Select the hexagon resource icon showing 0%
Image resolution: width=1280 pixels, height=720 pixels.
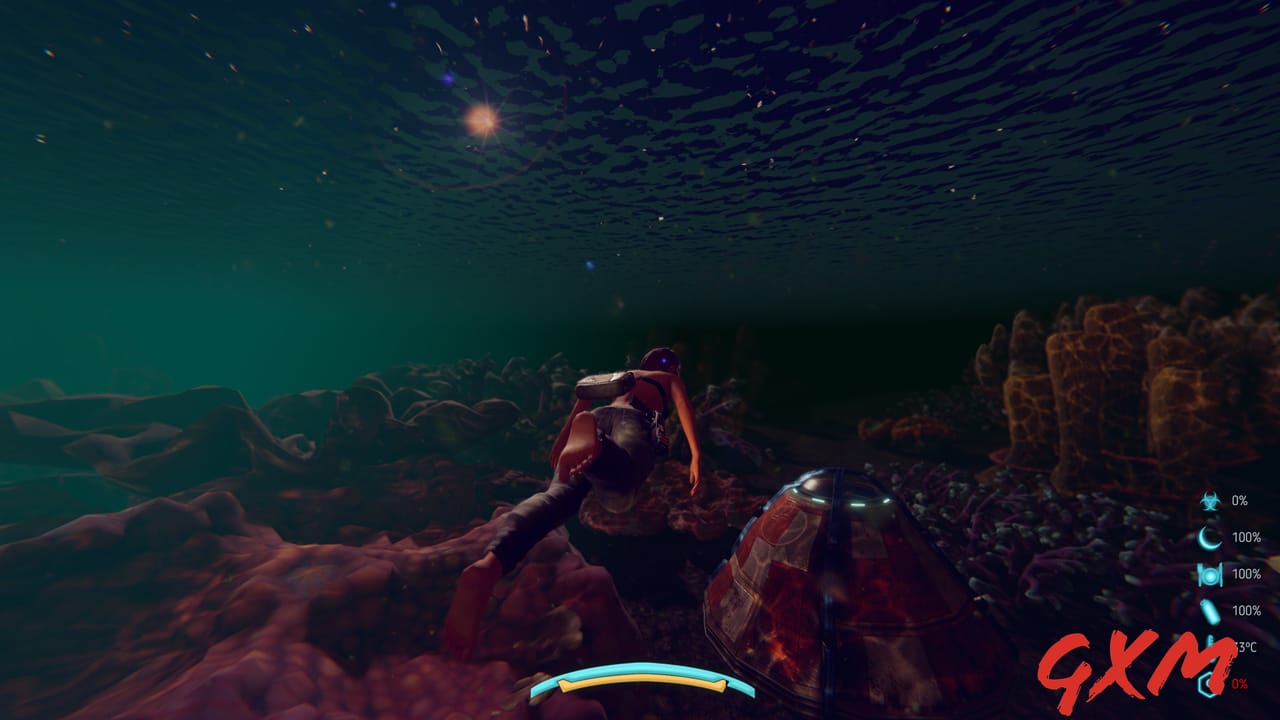(1209, 682)
